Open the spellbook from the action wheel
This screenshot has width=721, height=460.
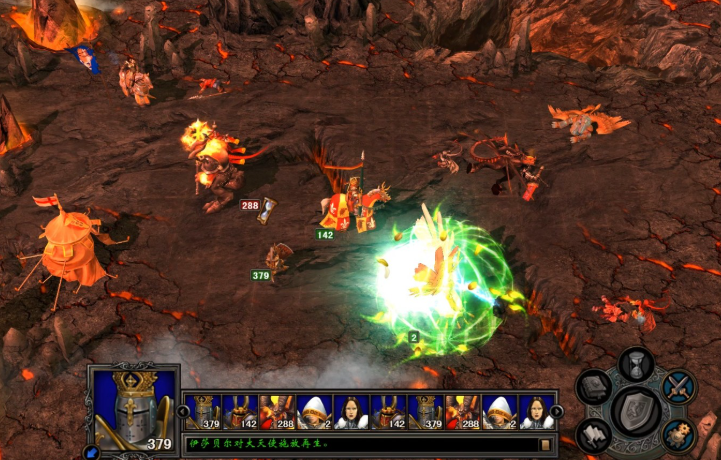(x=593, y=387)
